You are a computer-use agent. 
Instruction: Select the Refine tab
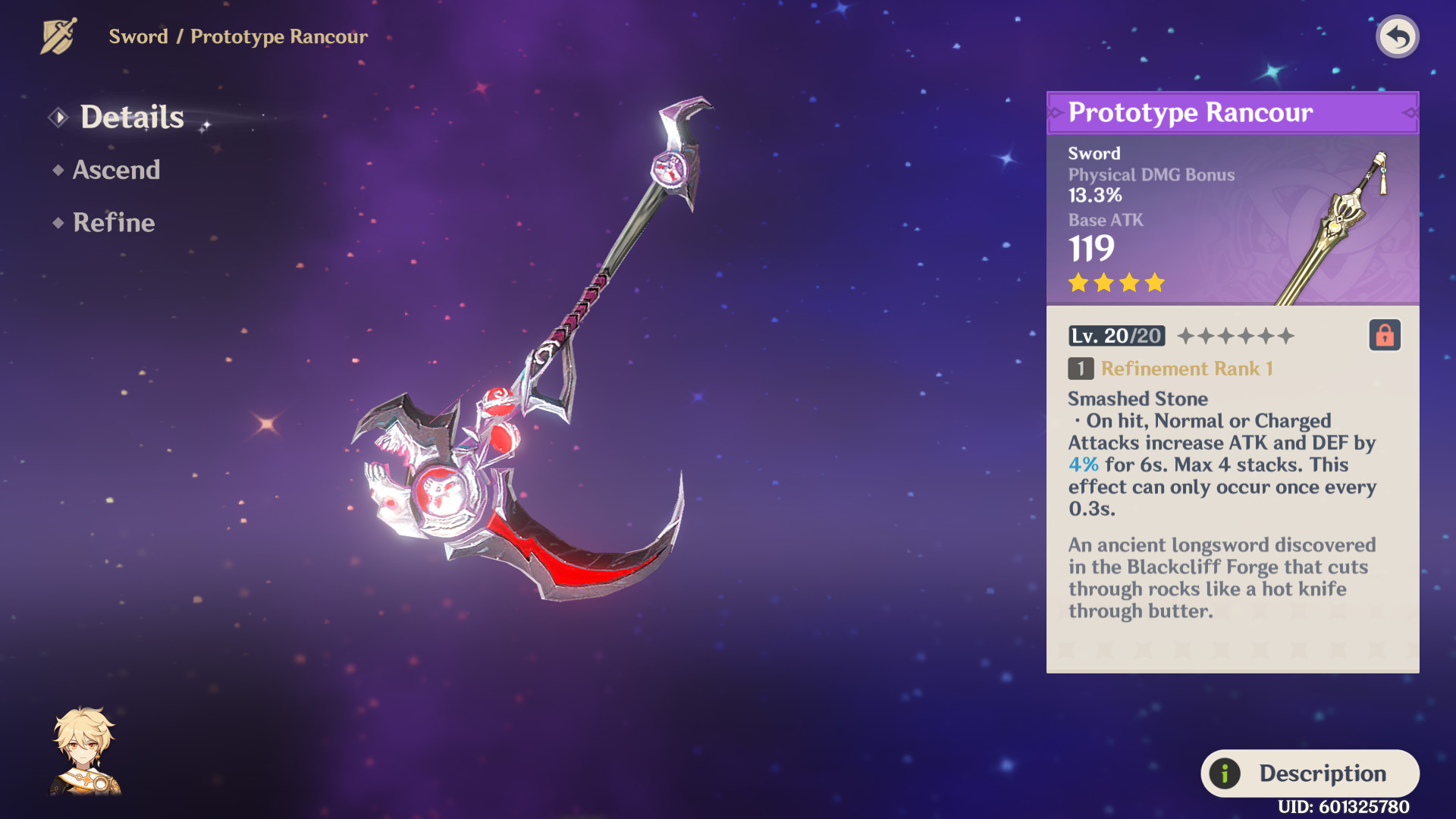coord(114,222)
